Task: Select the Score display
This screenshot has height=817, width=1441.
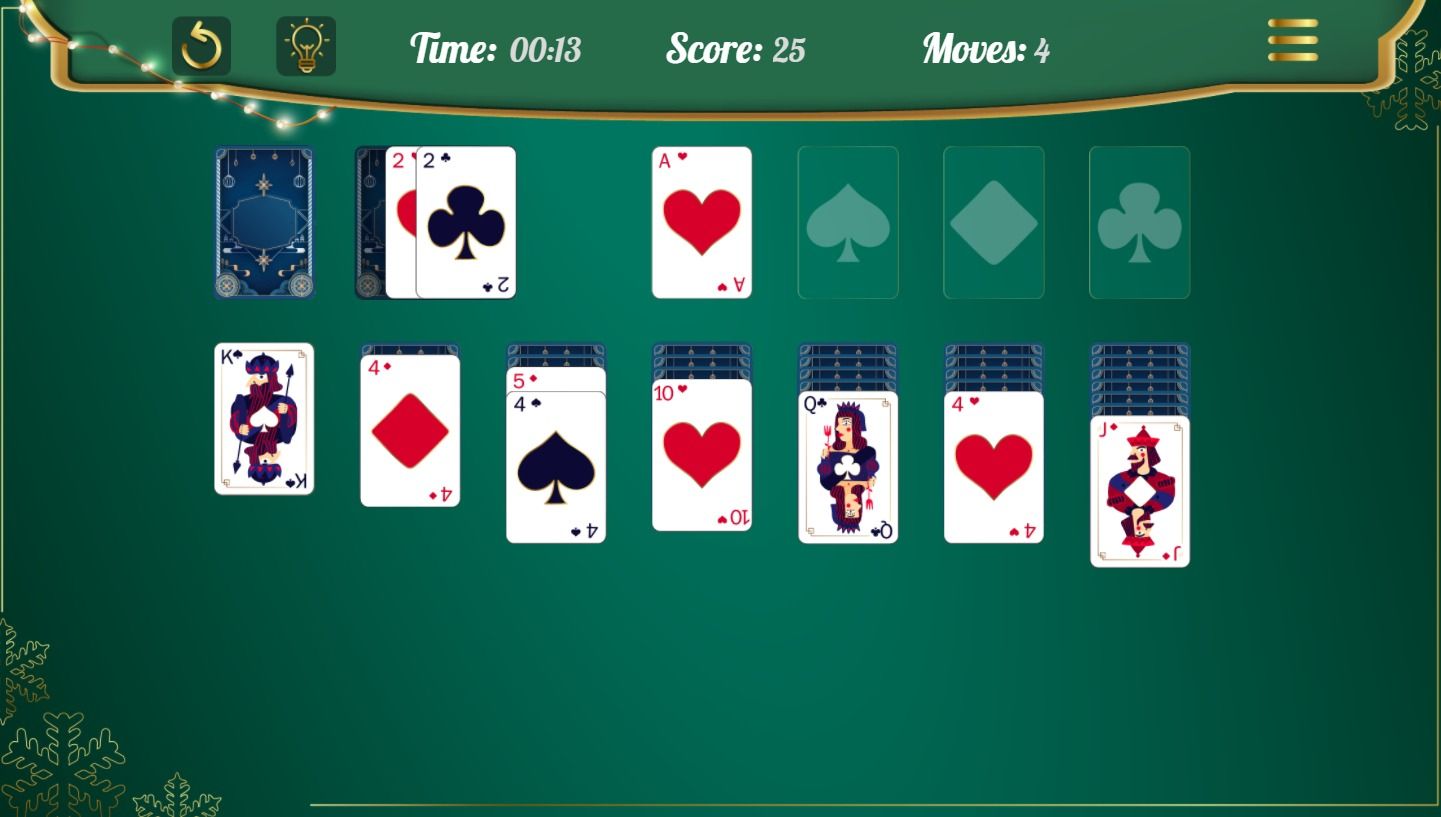Action: 735,50
